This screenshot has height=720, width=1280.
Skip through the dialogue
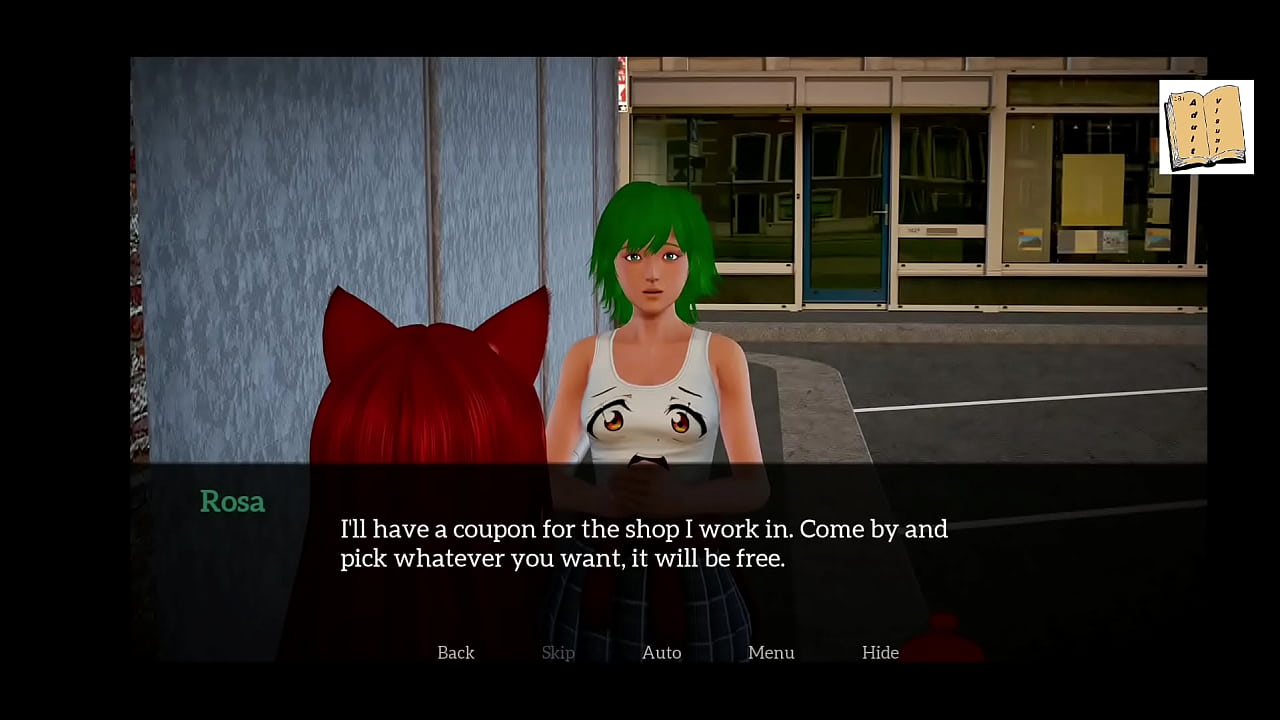(558, 652)
